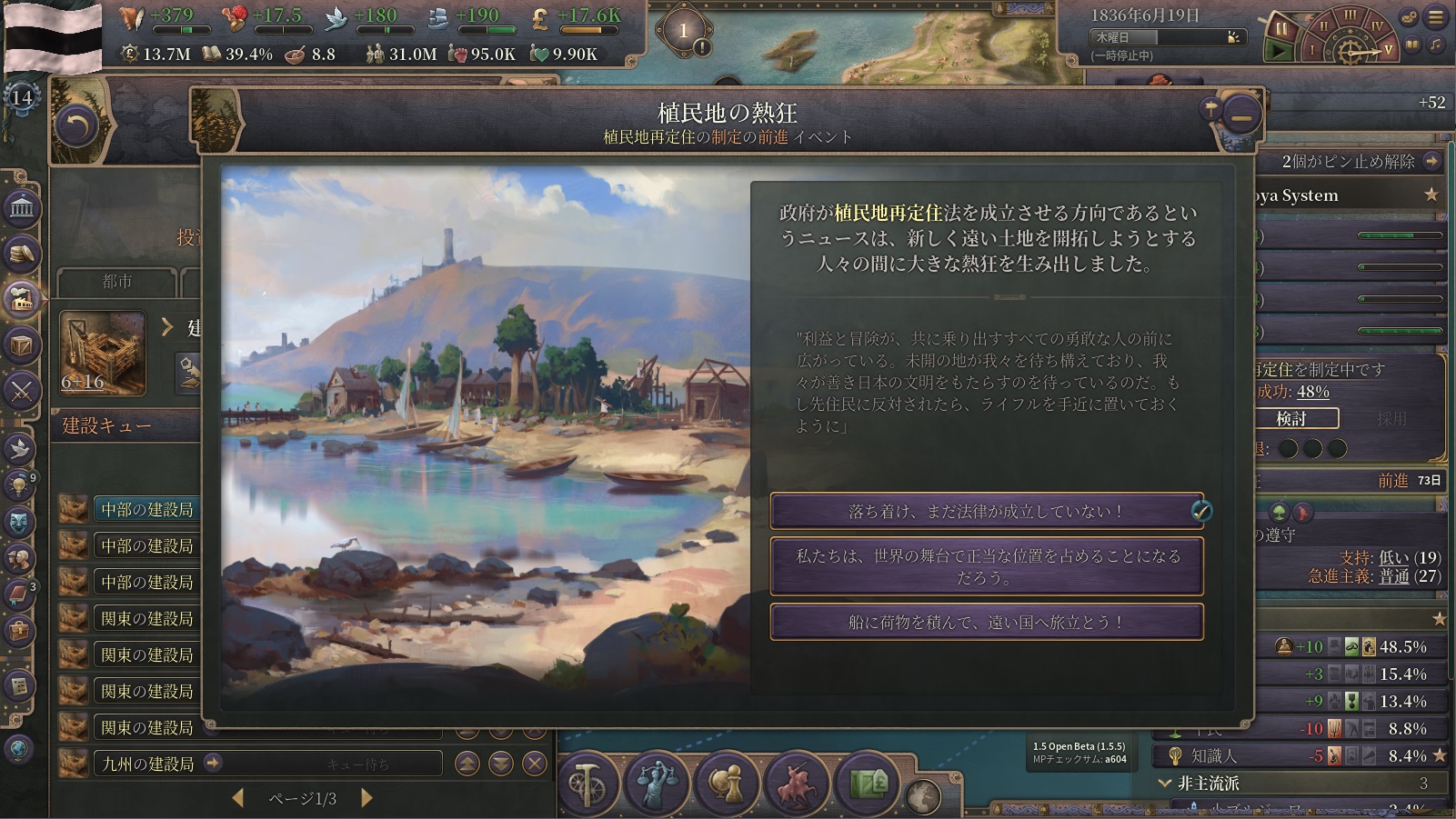Open the military horseman lens
1456x819 pixels.
[798, 783]
